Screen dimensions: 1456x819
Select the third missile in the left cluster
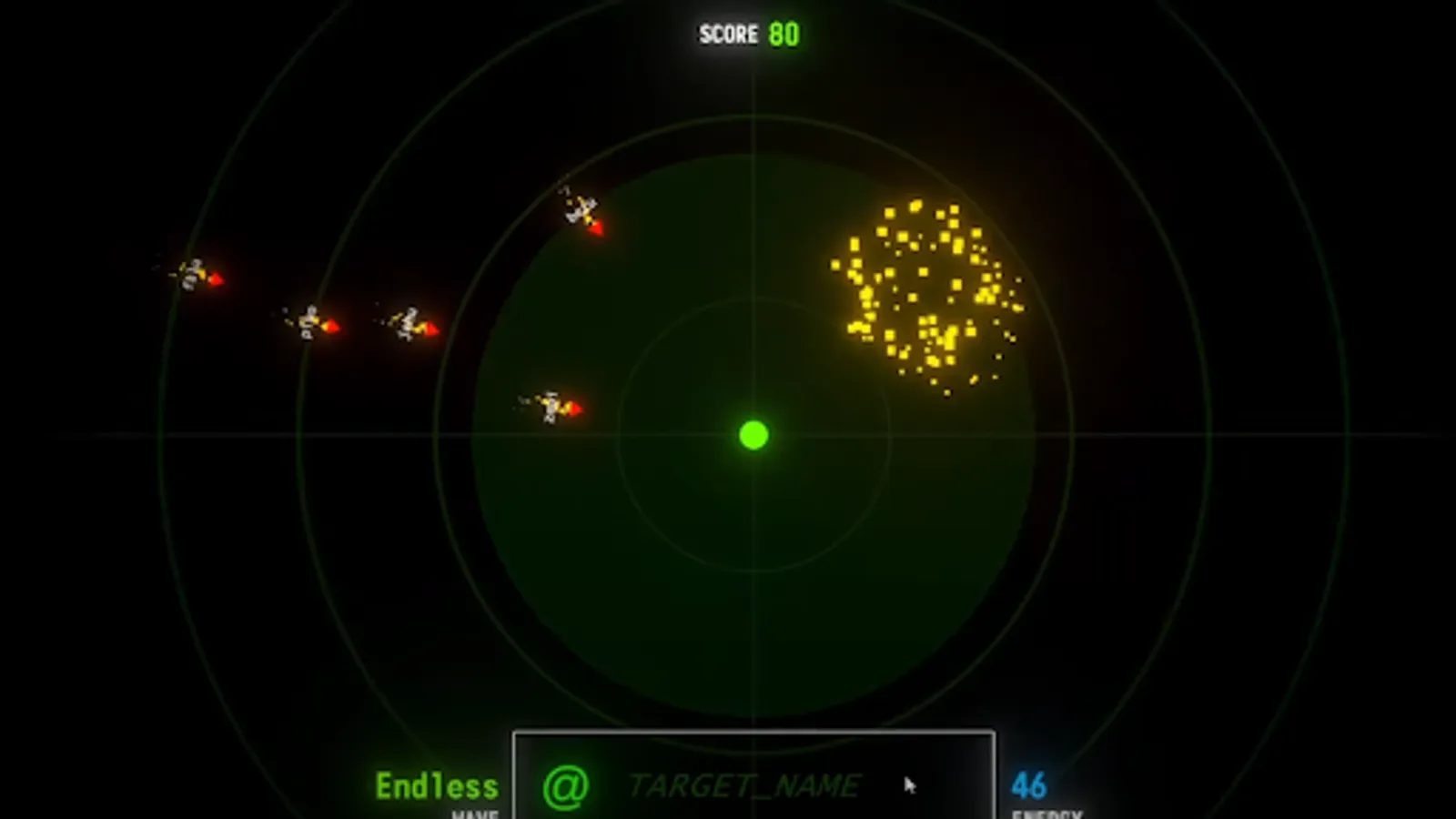[409, 323]
